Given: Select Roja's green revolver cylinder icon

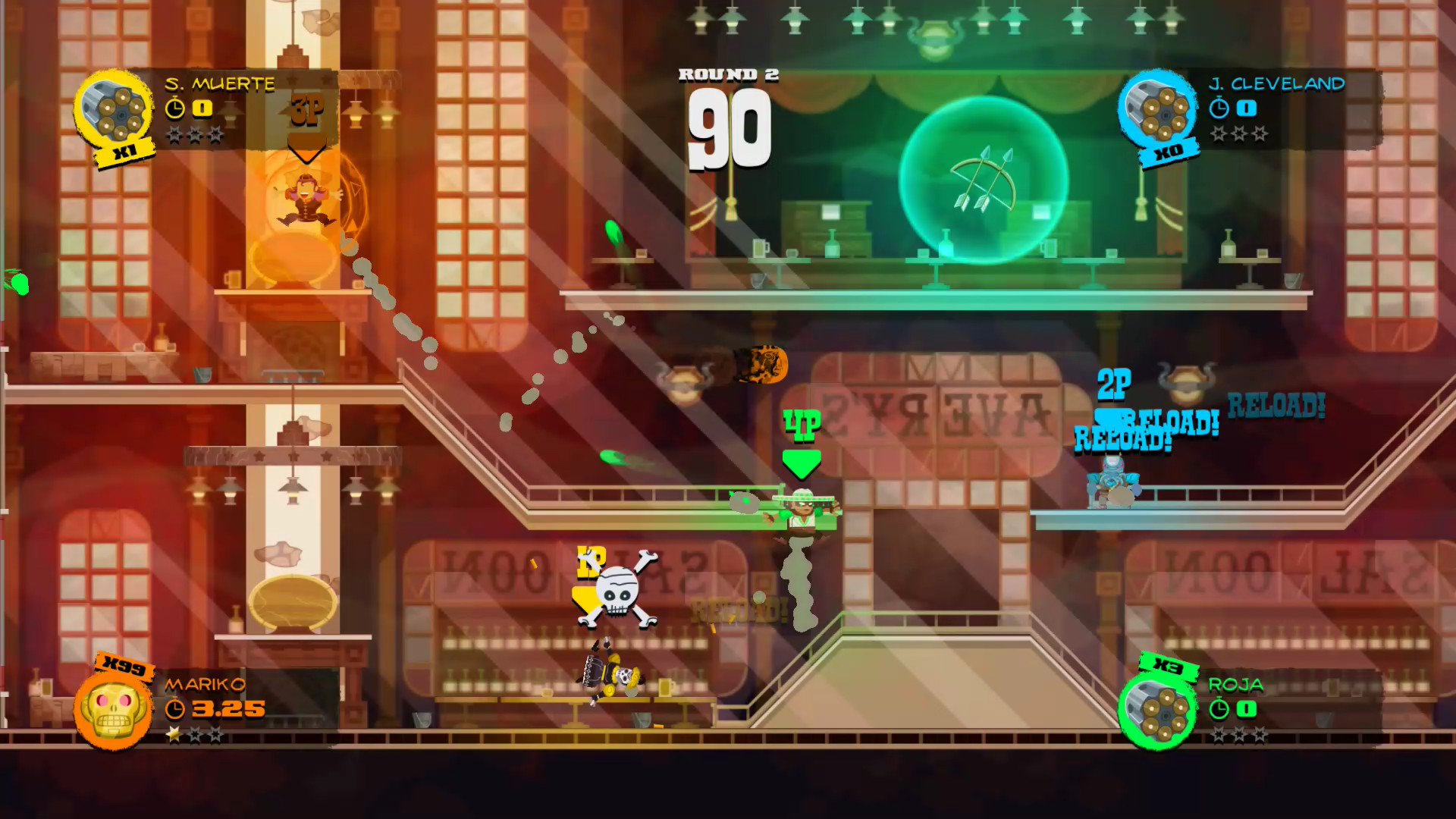Looking at the screenshot, I should 1157,711.
